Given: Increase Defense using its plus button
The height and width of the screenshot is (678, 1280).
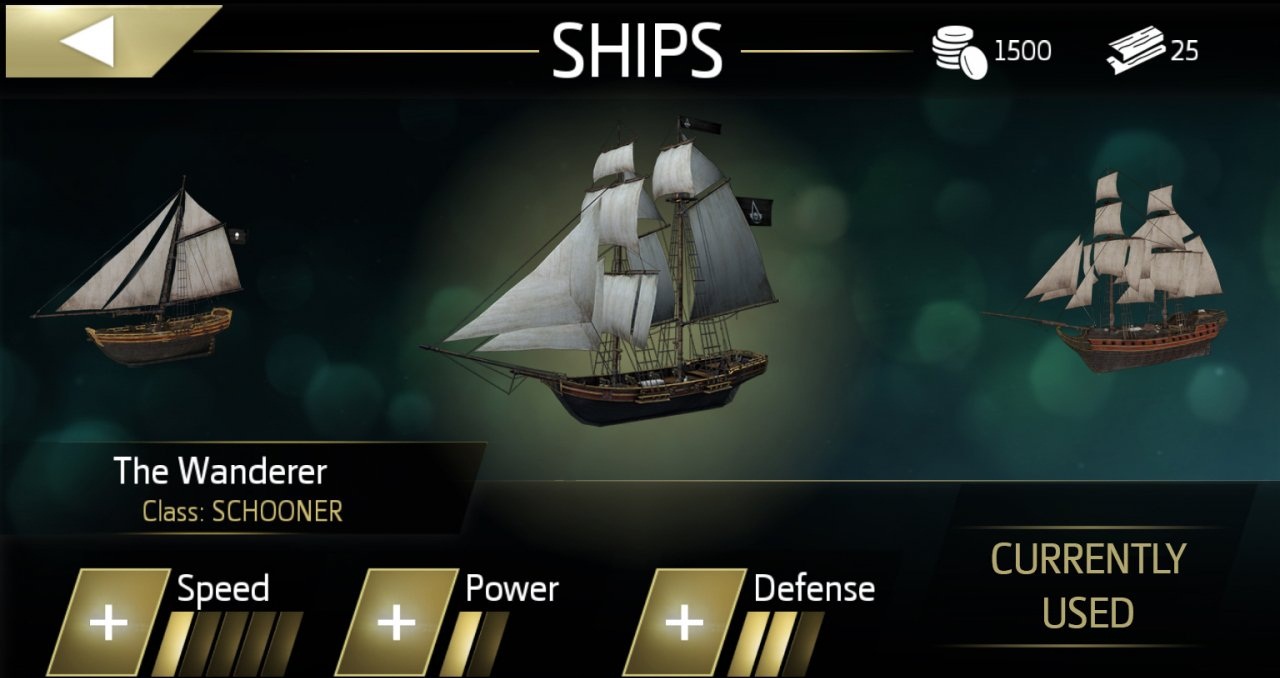Looking at the screenshot, I should coord(685,623).
